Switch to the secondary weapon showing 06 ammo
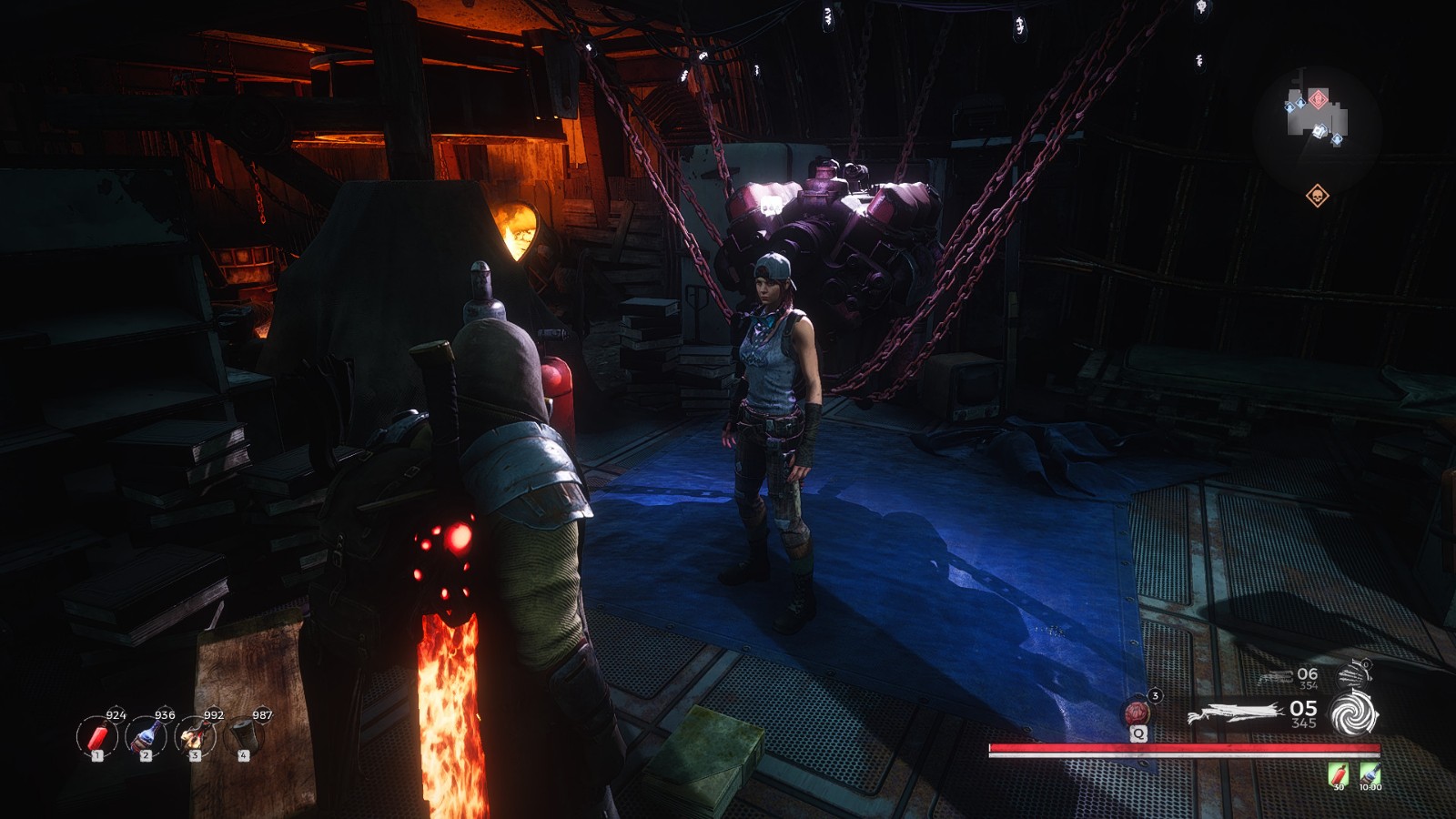 coord(1277,677)
